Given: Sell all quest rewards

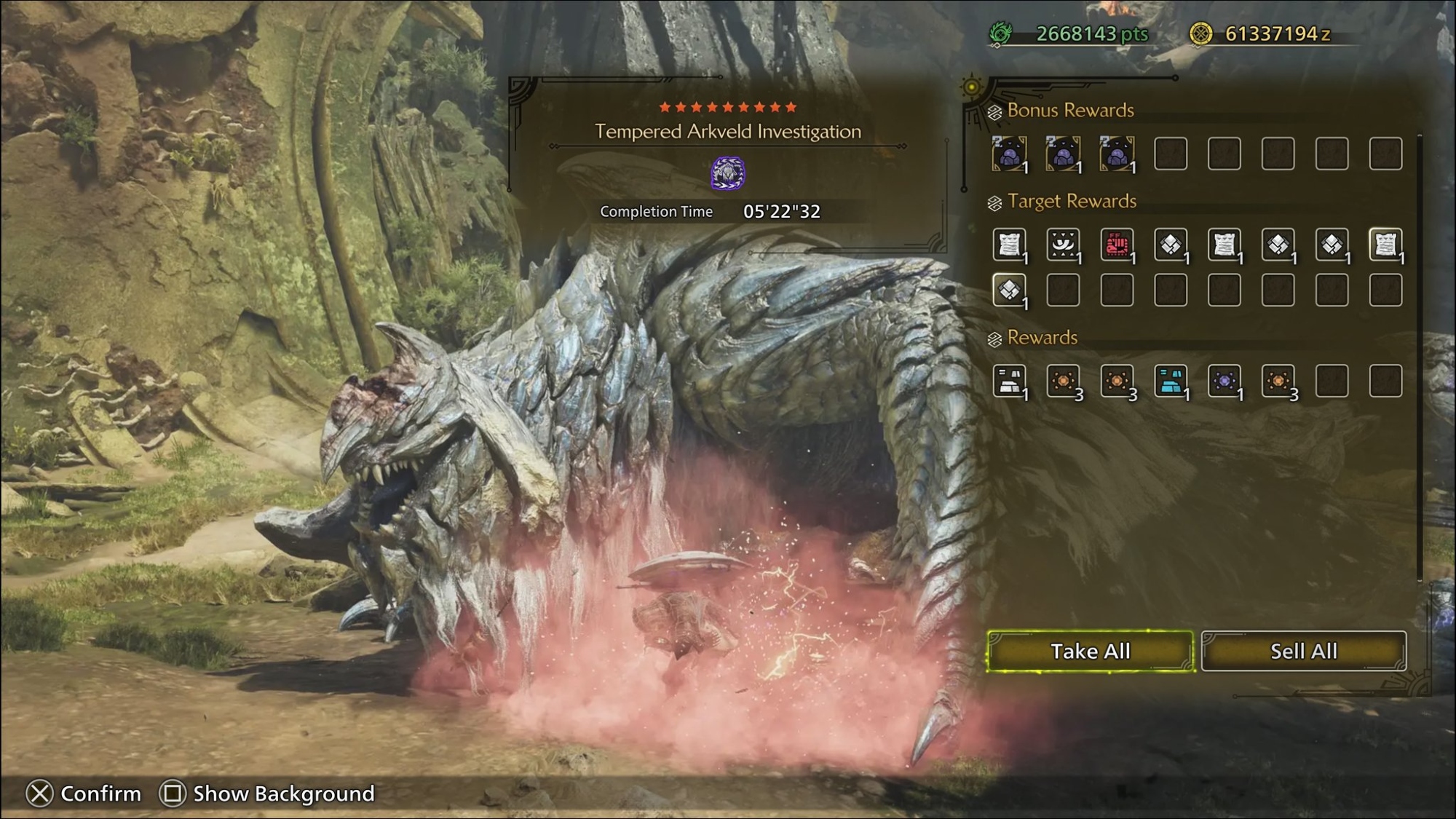Looking at the screenshot, I should [x=1303, y=651].
